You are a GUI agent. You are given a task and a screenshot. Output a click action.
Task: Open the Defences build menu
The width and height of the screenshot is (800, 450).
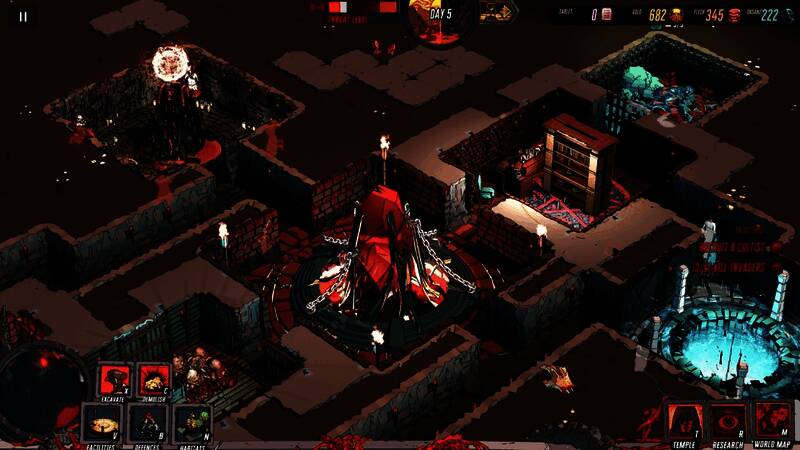147,423
